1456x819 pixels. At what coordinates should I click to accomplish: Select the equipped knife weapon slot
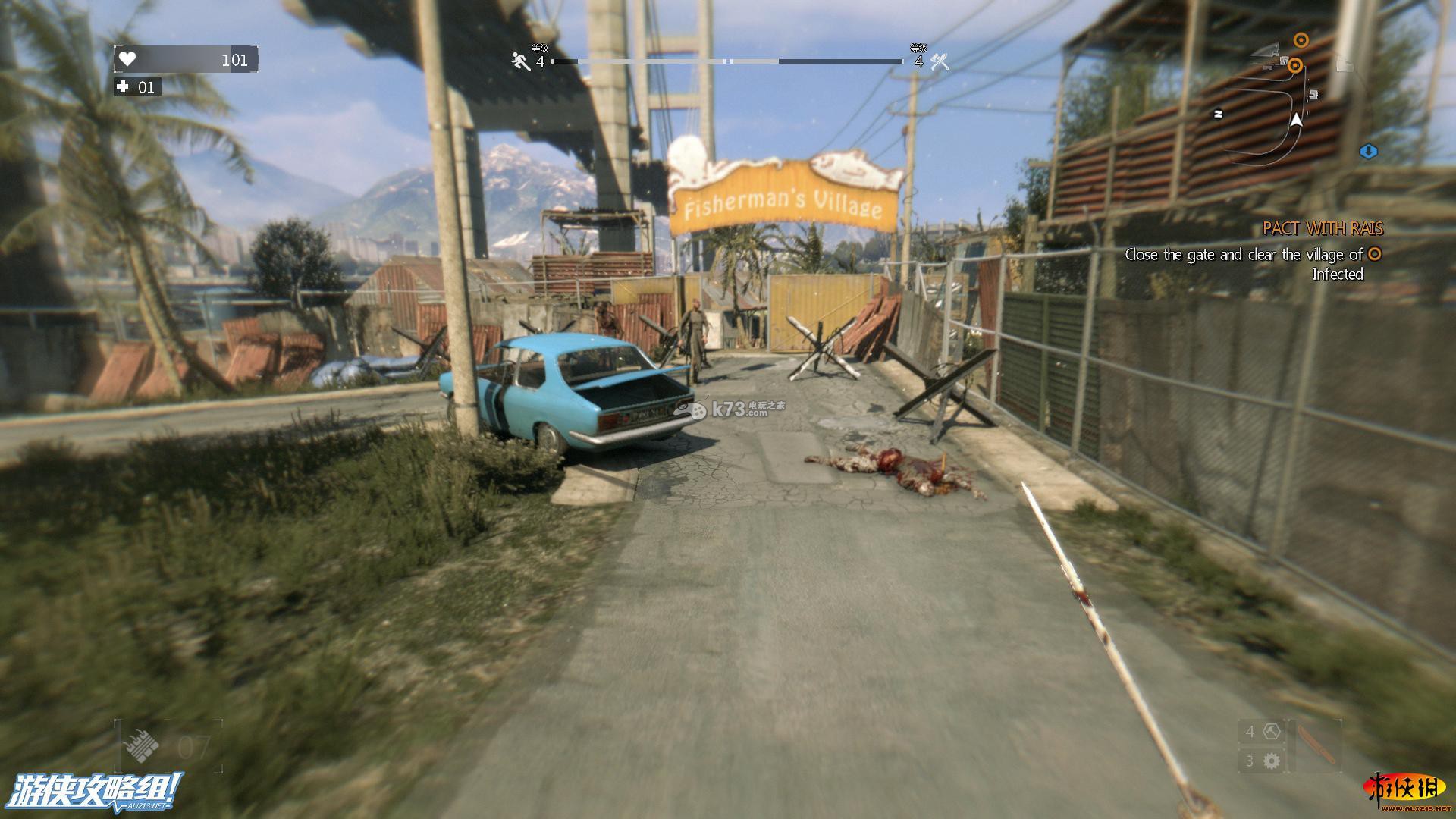[1314, 745]
